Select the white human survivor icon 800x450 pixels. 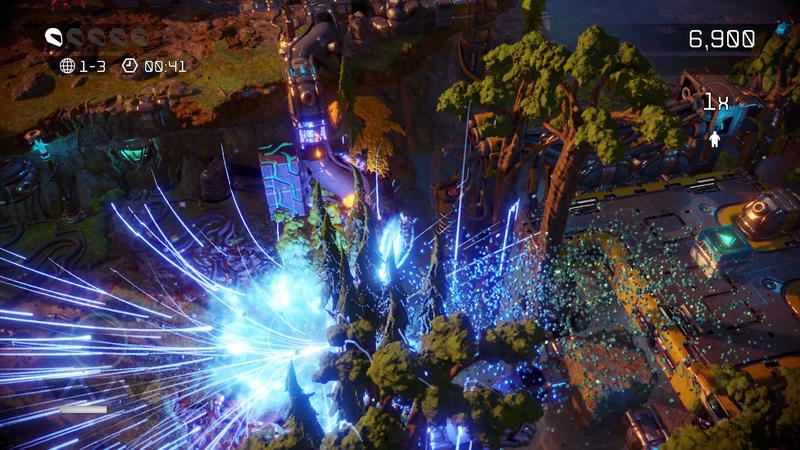(x=715, y=139)
